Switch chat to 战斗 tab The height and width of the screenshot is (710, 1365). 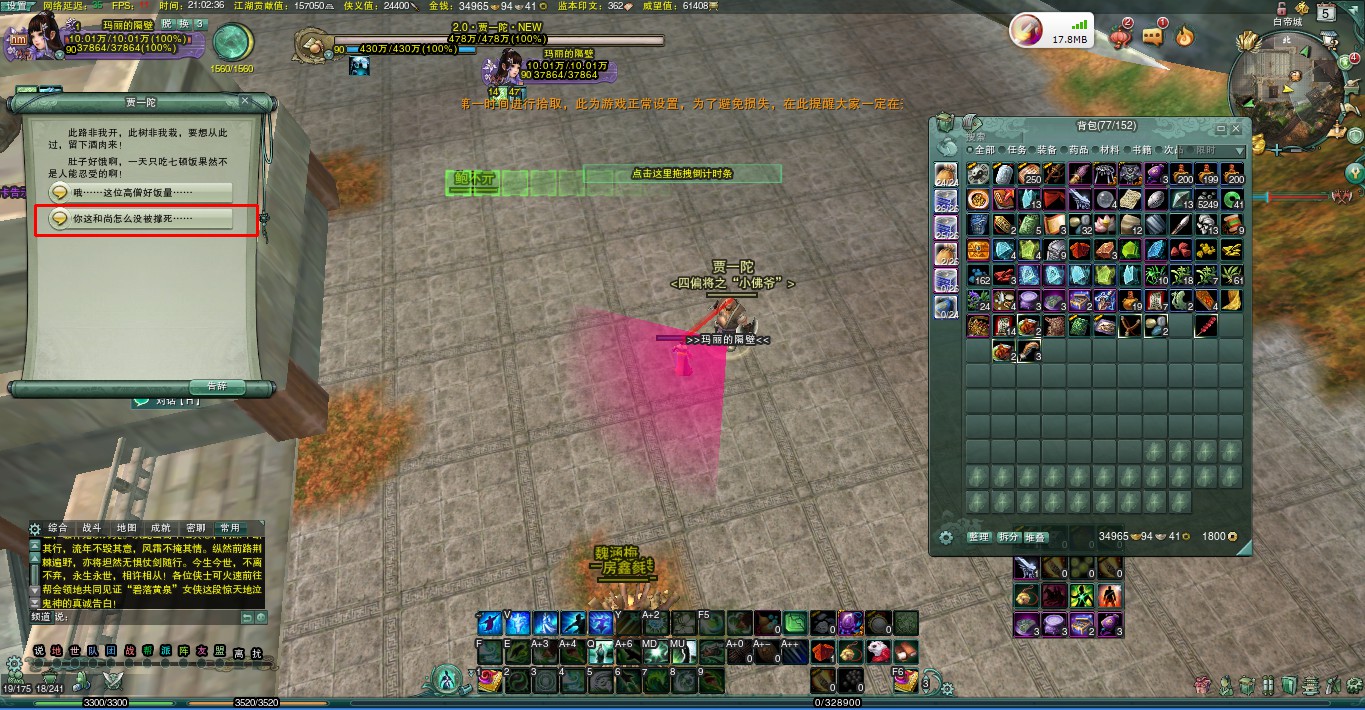(x=92, y=528)
